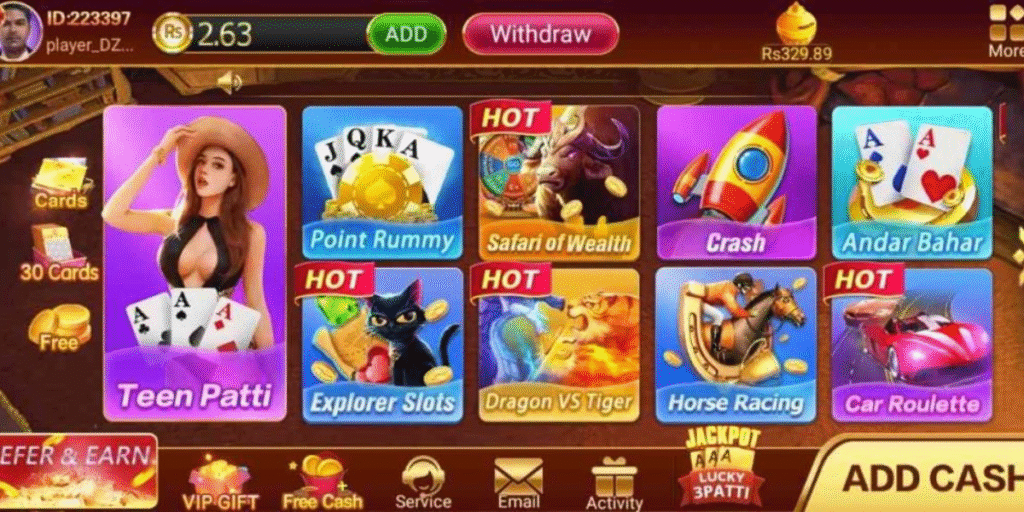Open Safari of Wealth game
1024x512 pixels.
[558, 182]
